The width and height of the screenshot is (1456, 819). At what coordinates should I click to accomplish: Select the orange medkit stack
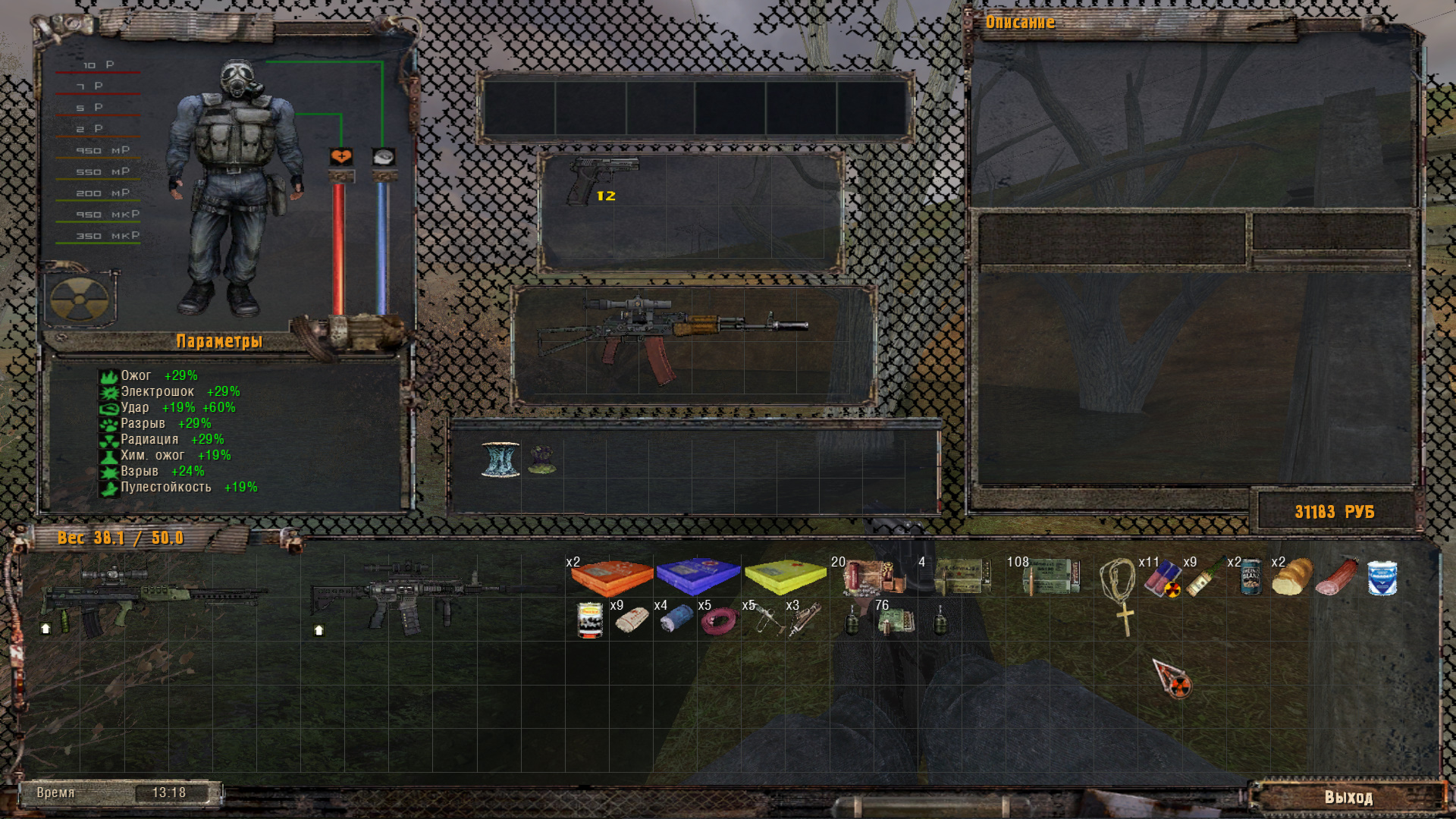(611, 578)
